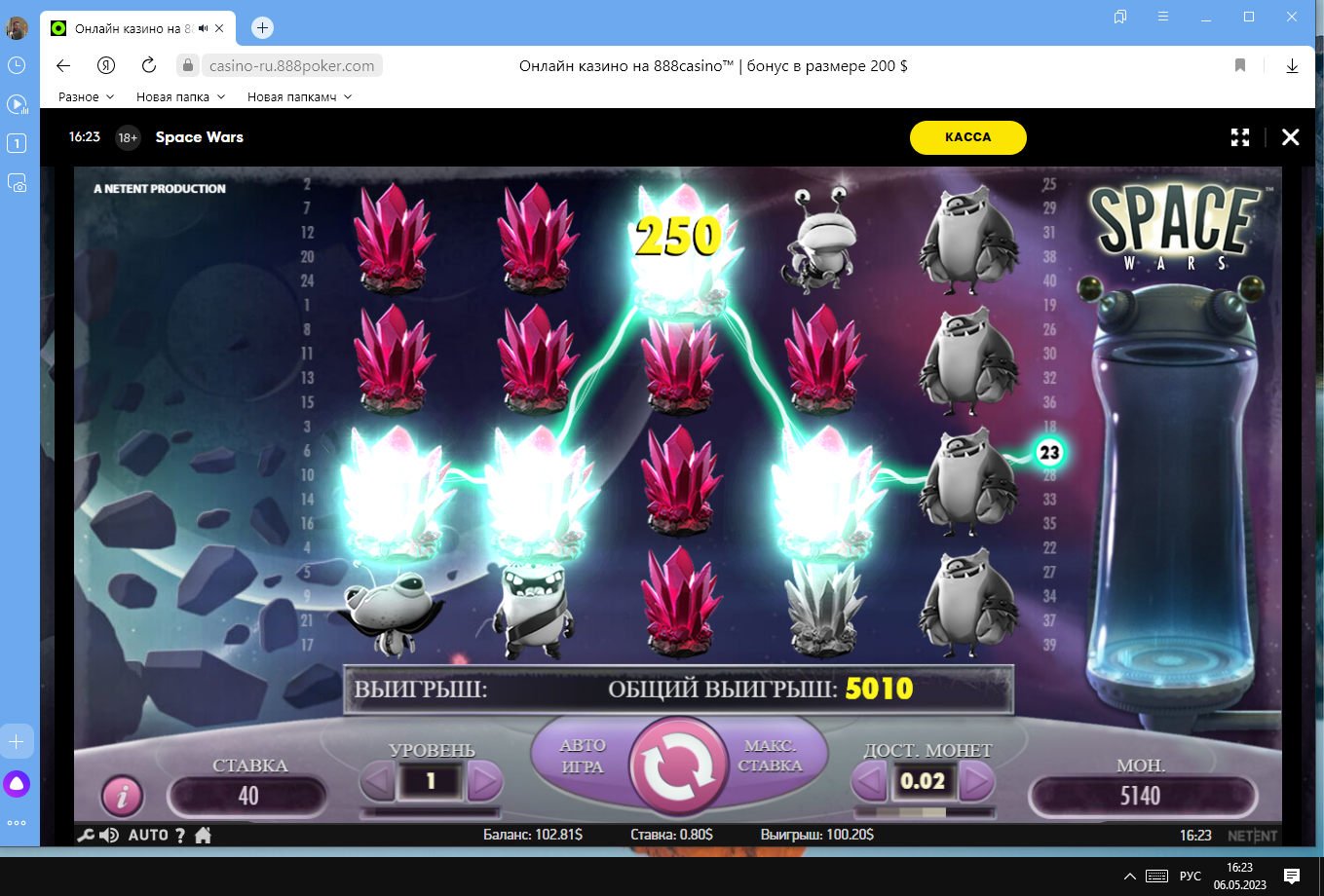Toggle fullscreen mode for the game
The width and height of the screenshot is (1324, 896).
1239,137
